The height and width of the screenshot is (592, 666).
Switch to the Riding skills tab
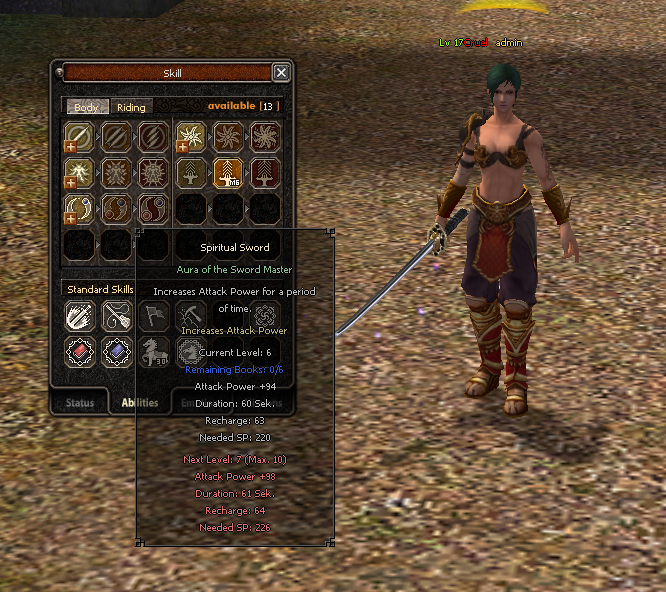pyautogui.click(x=131, y=107)
